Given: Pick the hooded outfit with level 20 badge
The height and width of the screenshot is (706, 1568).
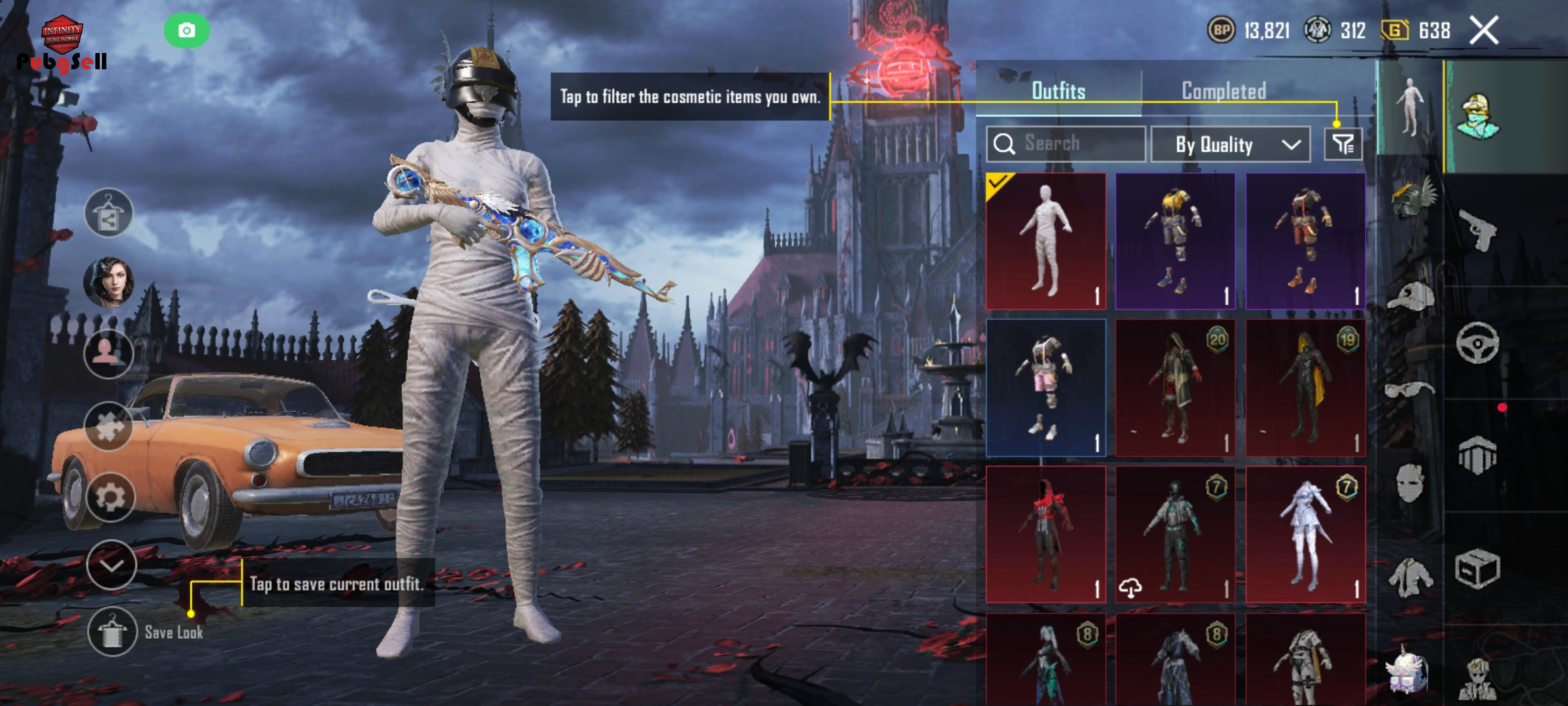Looking at the screenshot, I should click(x=1175, y=388).
